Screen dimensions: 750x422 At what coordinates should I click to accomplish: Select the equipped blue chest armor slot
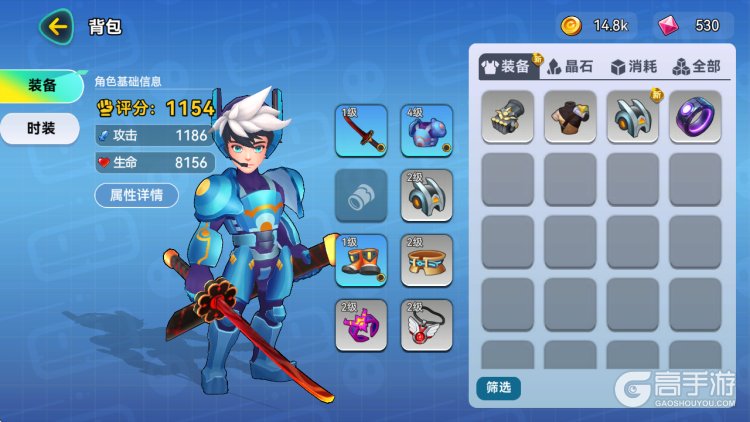[427, 131]
